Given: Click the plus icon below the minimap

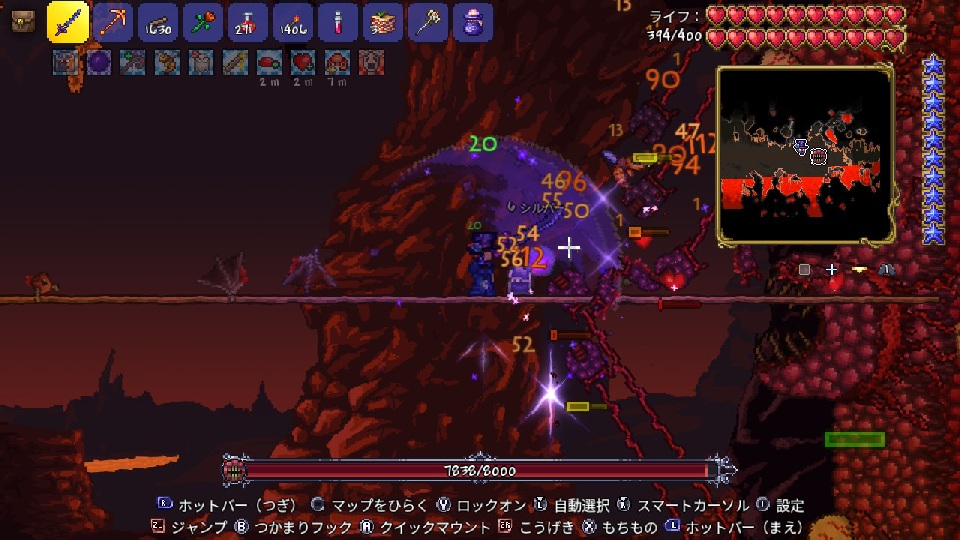Looking at the screenshot, I should [831, 270].
